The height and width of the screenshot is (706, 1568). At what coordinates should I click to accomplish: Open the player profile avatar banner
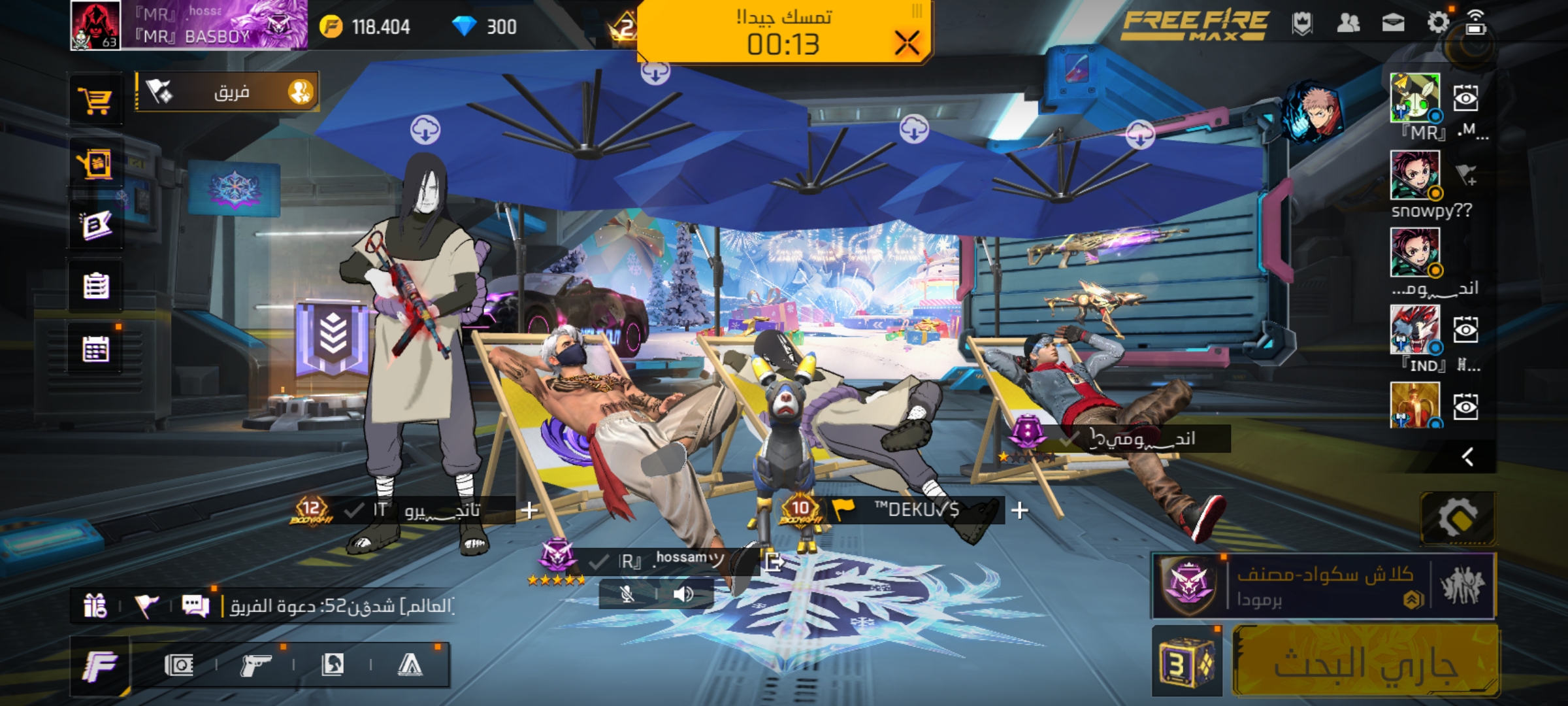188,25
